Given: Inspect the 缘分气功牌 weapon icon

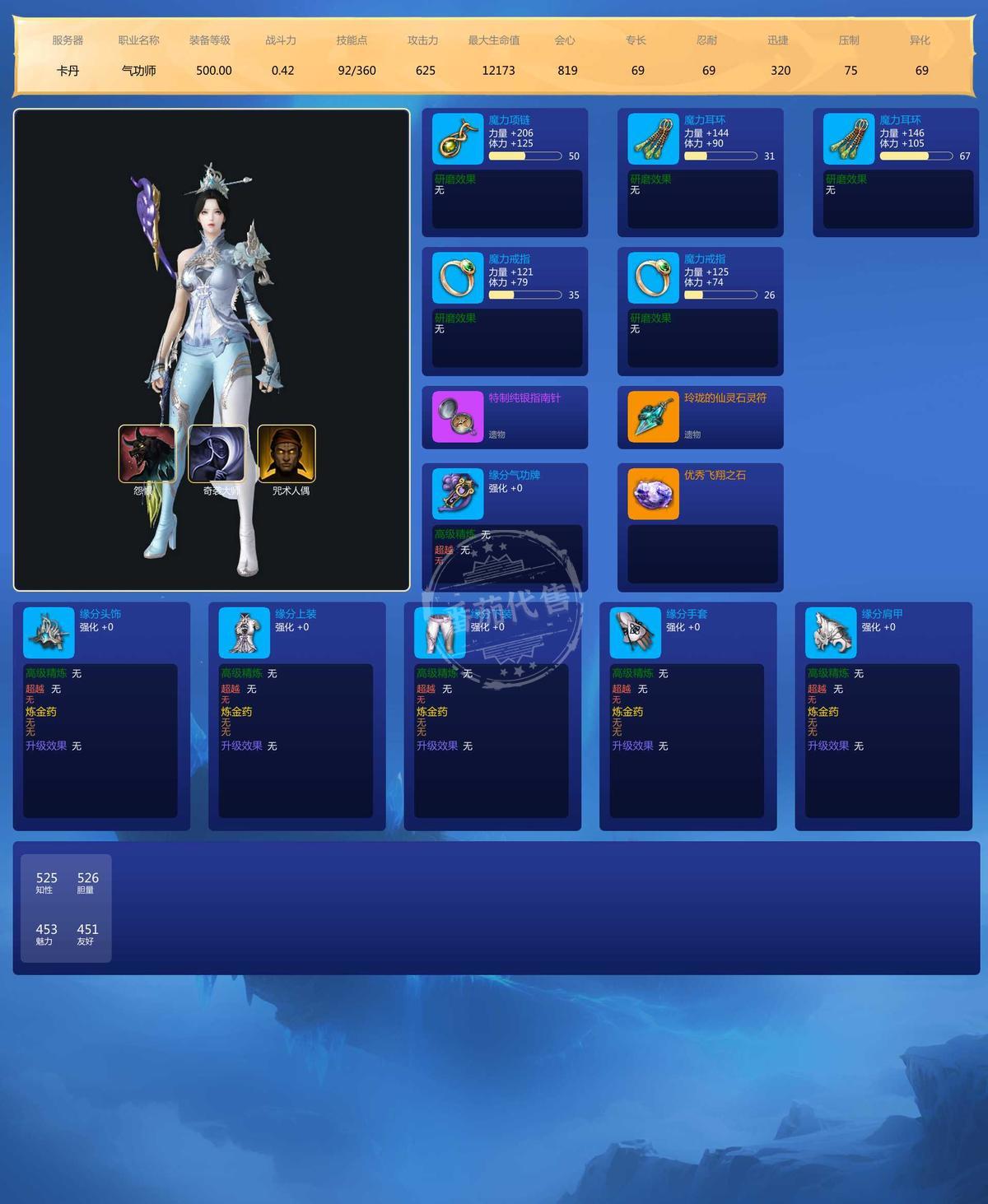Looking at the screenshot, I should tap(457, 495).
